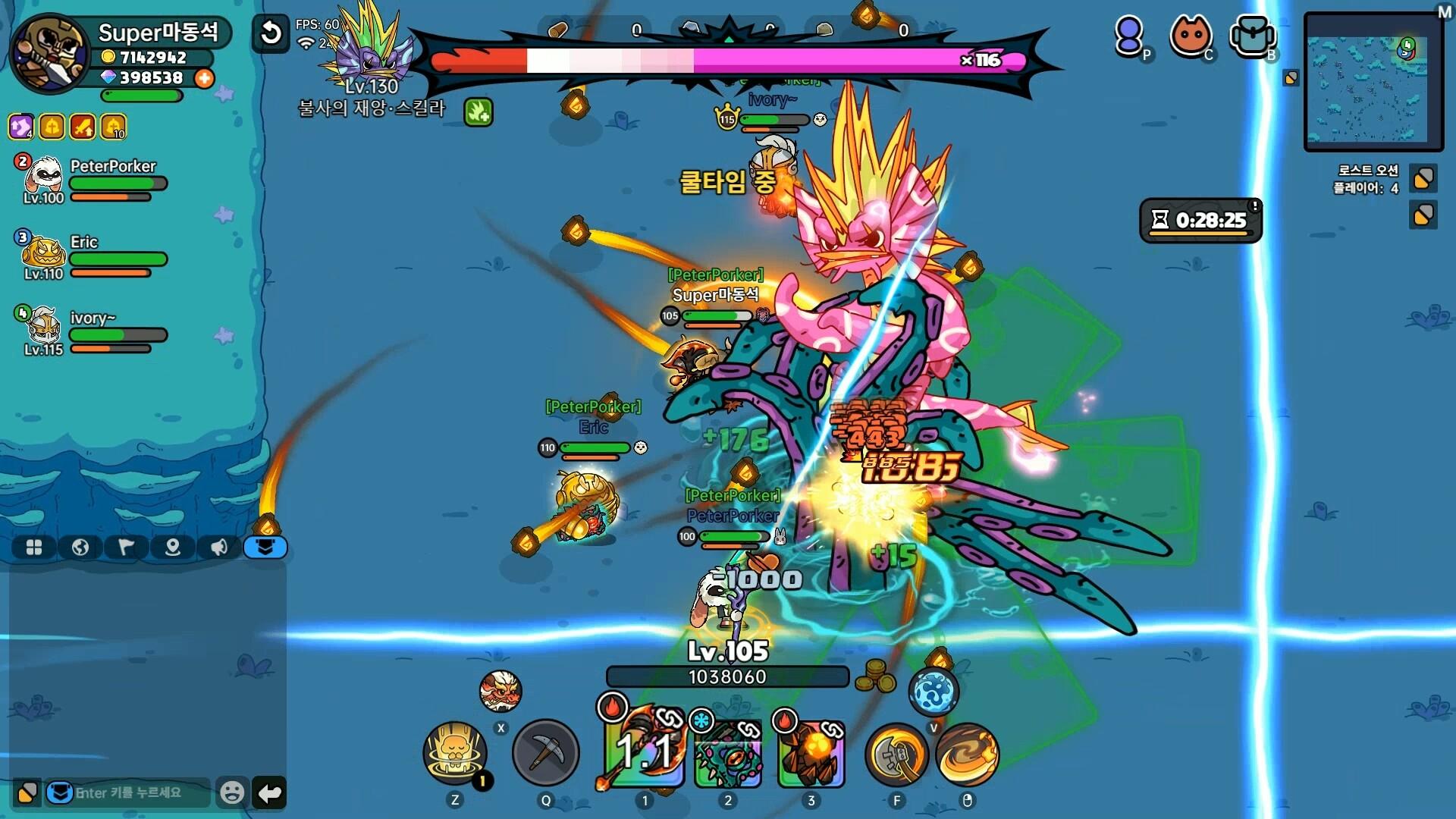Select the dragon companion icon above the X slot
Image resolution: width=1456 pixels, height=819 pixels.
click(499, 691)
